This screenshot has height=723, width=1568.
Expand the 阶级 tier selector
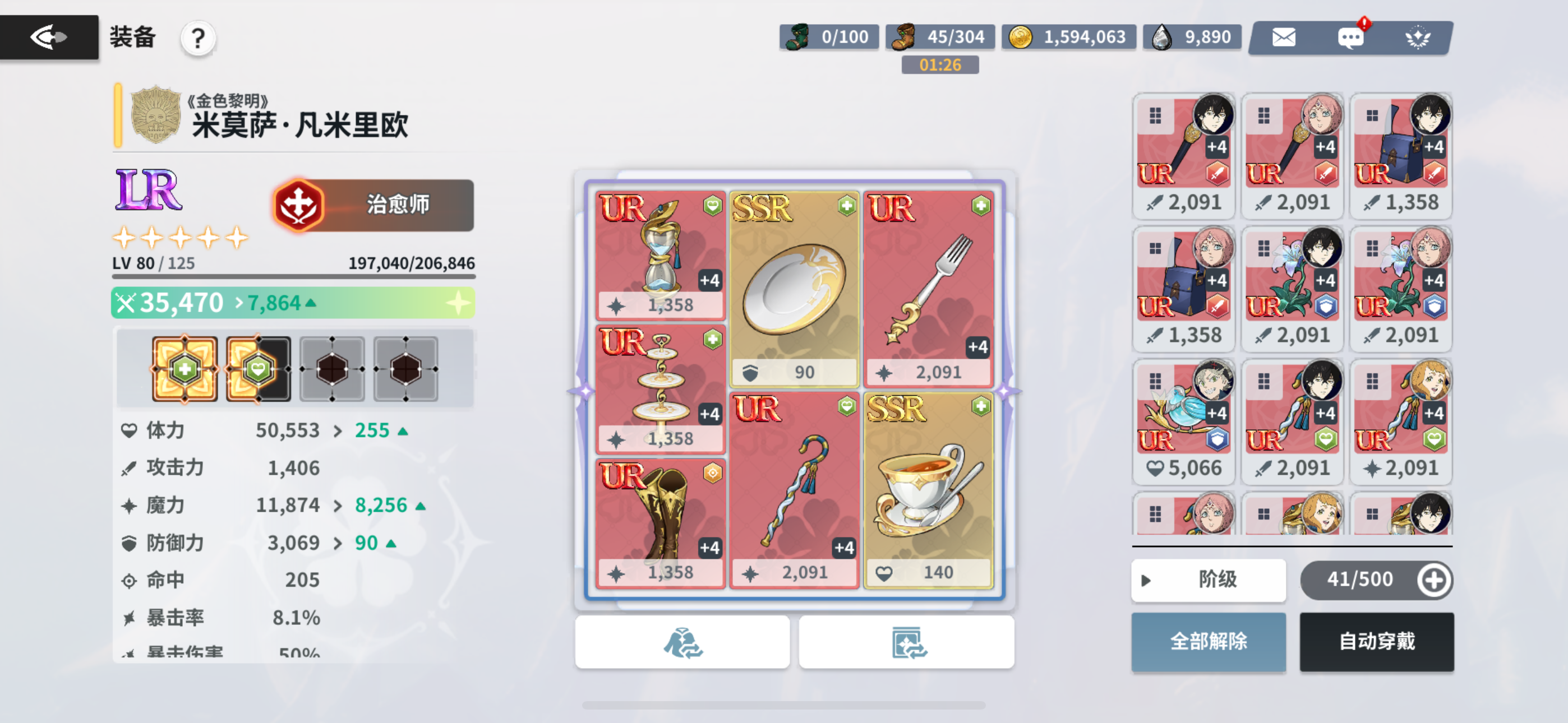[1209, 580]
